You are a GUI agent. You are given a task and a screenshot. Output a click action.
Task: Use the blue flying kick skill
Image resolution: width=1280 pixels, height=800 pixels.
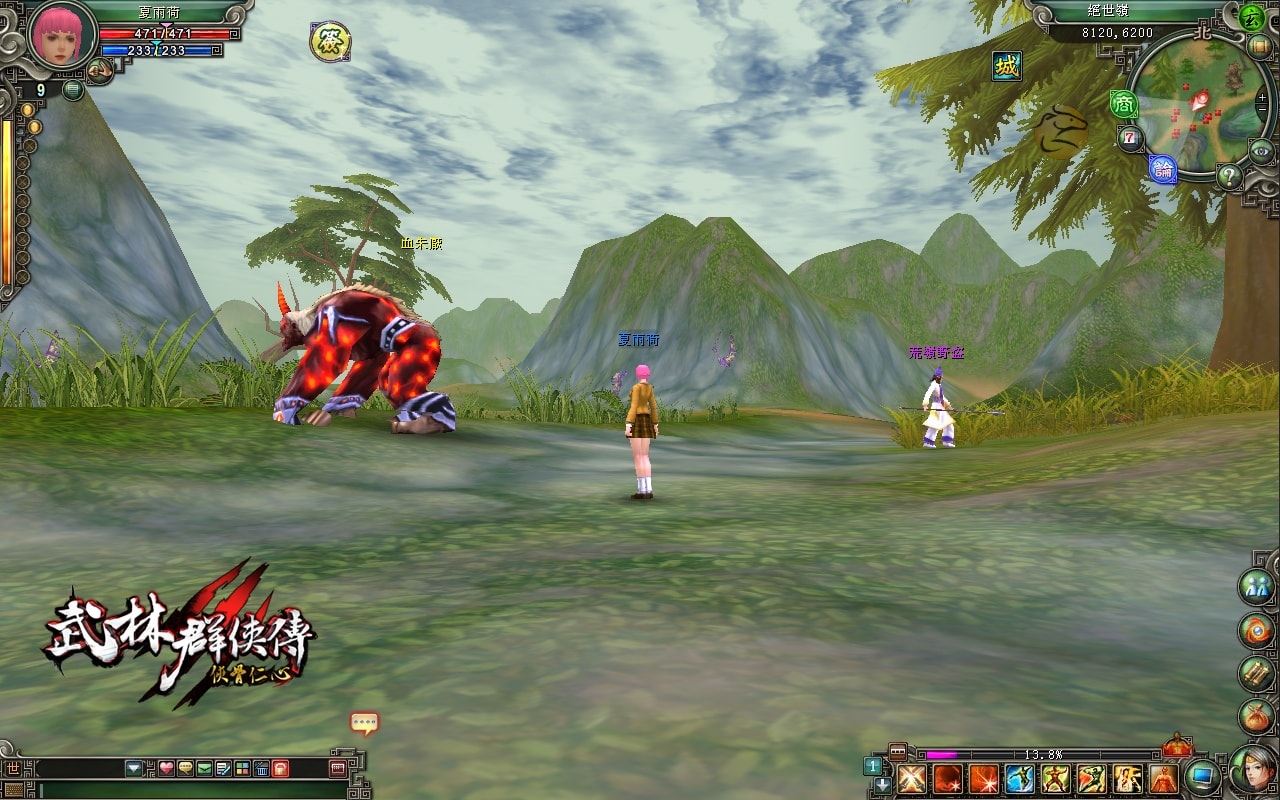pyautogui.click(x=1019, y=778)
